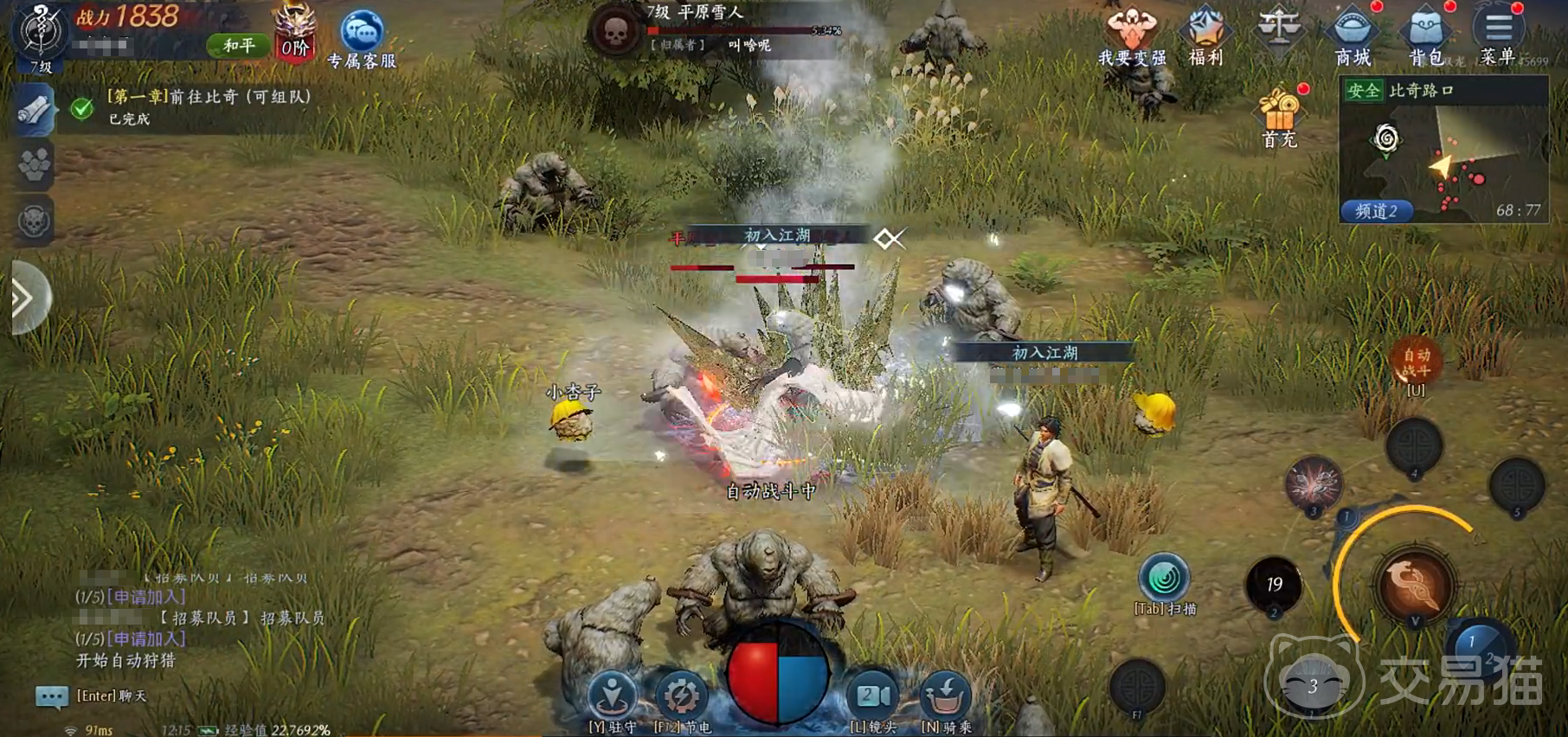Open the 商城 shop
The width and height of the screenshot is (1568, 737).
coord(1352,35)
